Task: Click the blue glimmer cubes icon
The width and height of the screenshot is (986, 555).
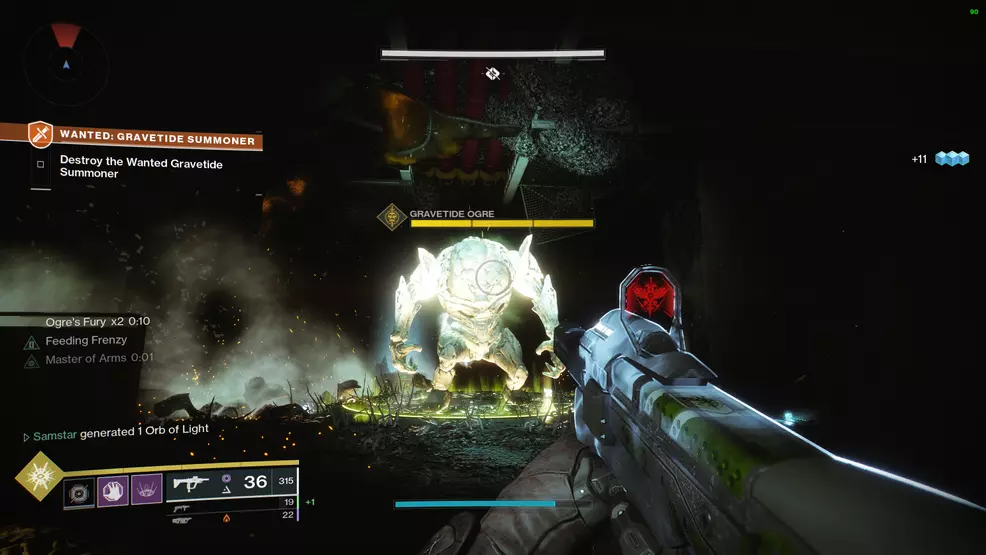Action: pyautogui.click(x=952, y=159)
